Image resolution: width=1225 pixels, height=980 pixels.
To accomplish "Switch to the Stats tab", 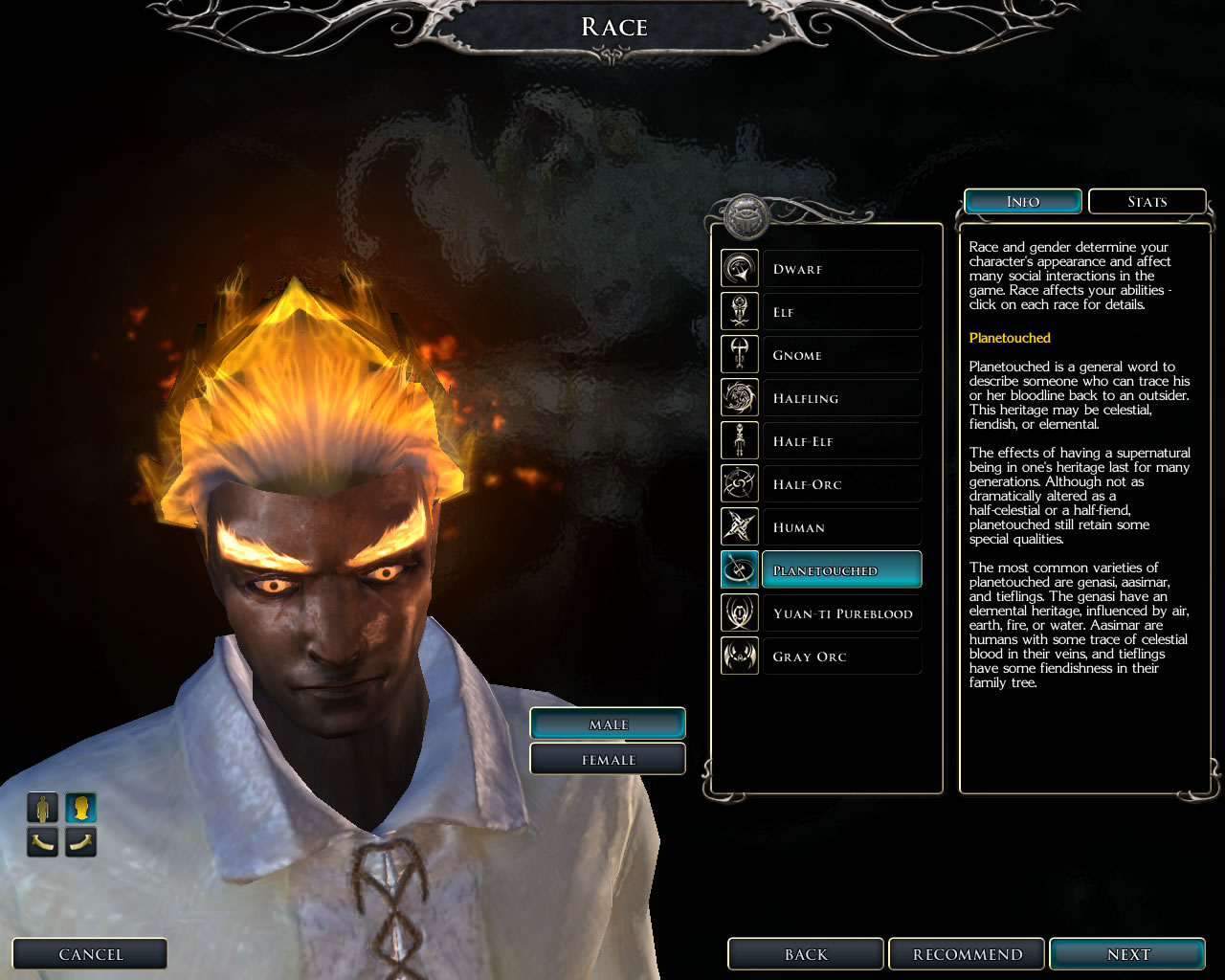I will coord(1147,202).
